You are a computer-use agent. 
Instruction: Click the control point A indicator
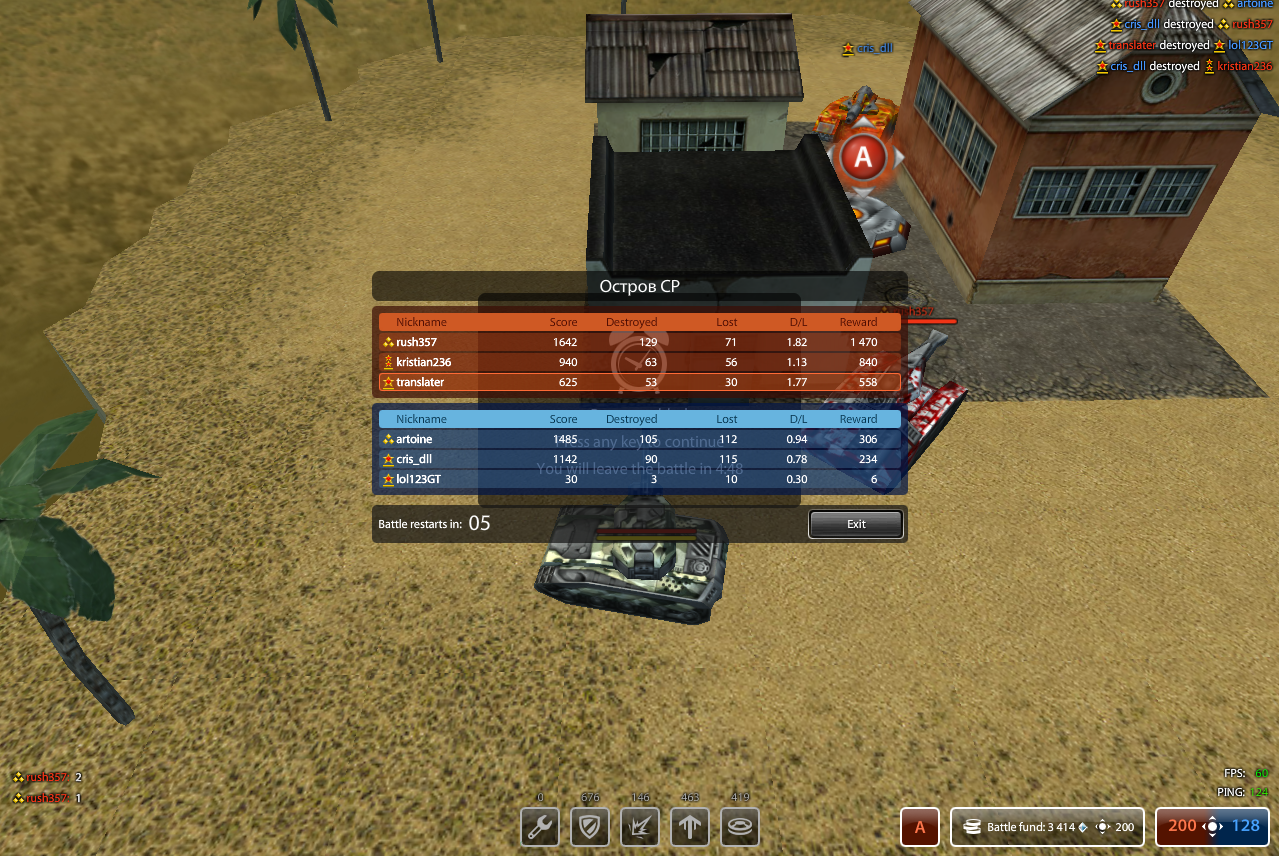[919, 827]
